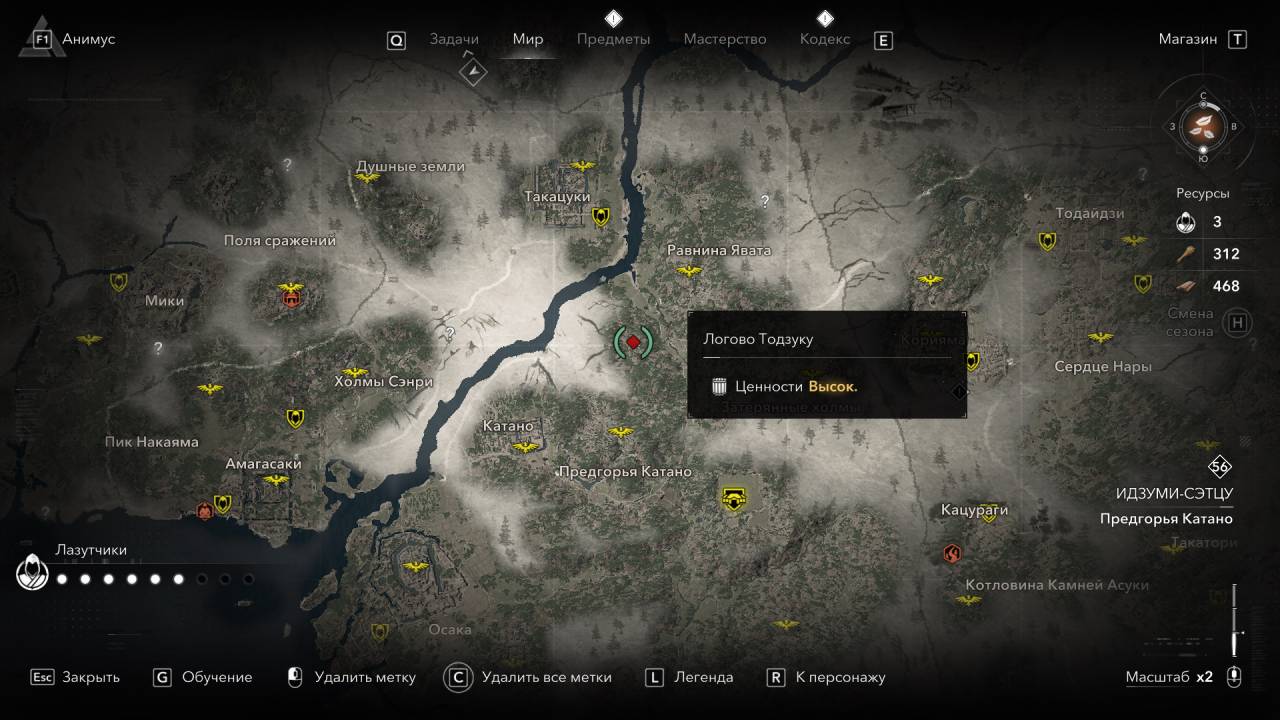Select the red Логово Тодзуку marker
Viewport: 1280px width, 720px height.
point(633,342)
